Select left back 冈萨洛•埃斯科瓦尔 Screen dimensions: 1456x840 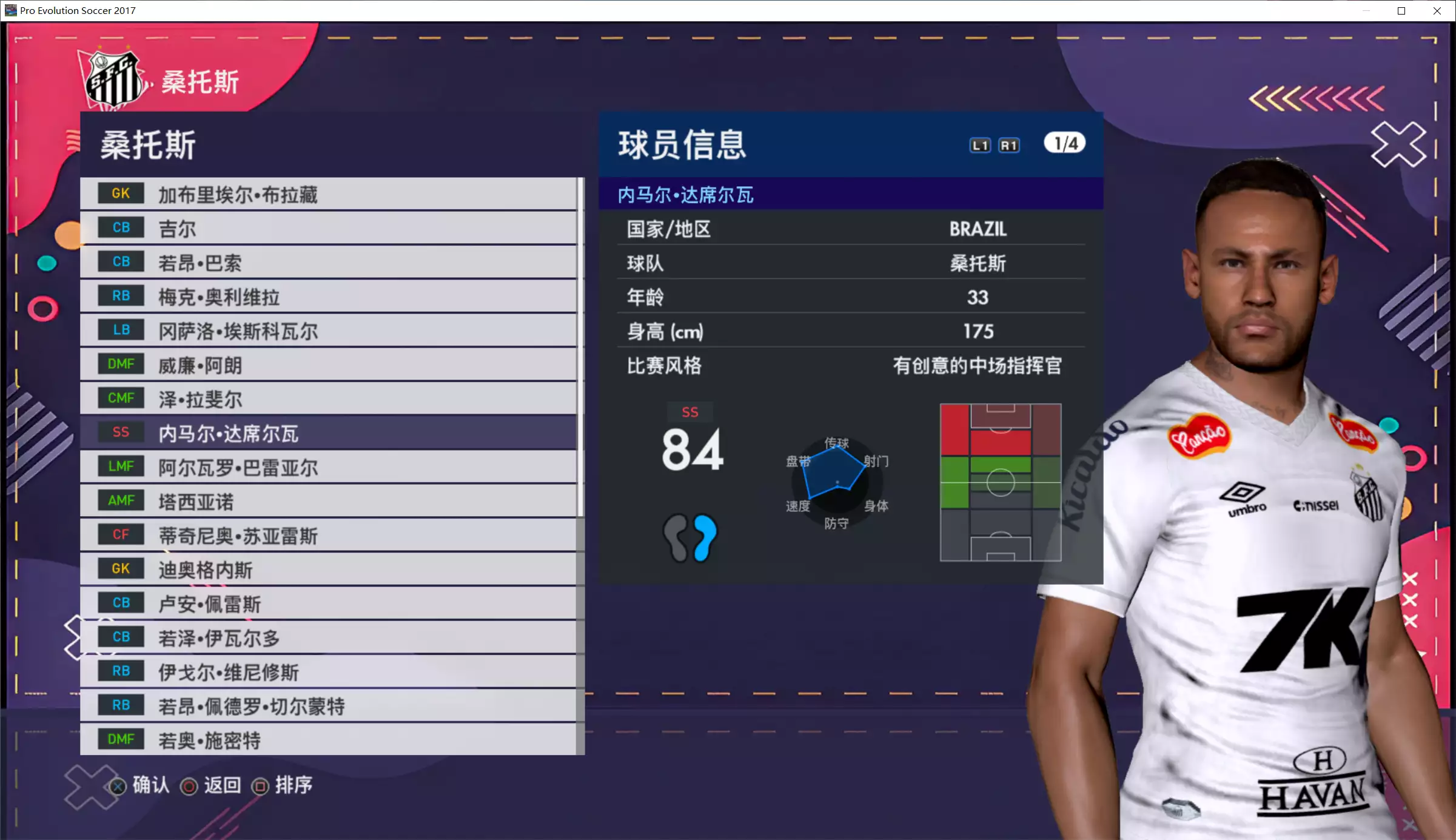pos(327,331)
